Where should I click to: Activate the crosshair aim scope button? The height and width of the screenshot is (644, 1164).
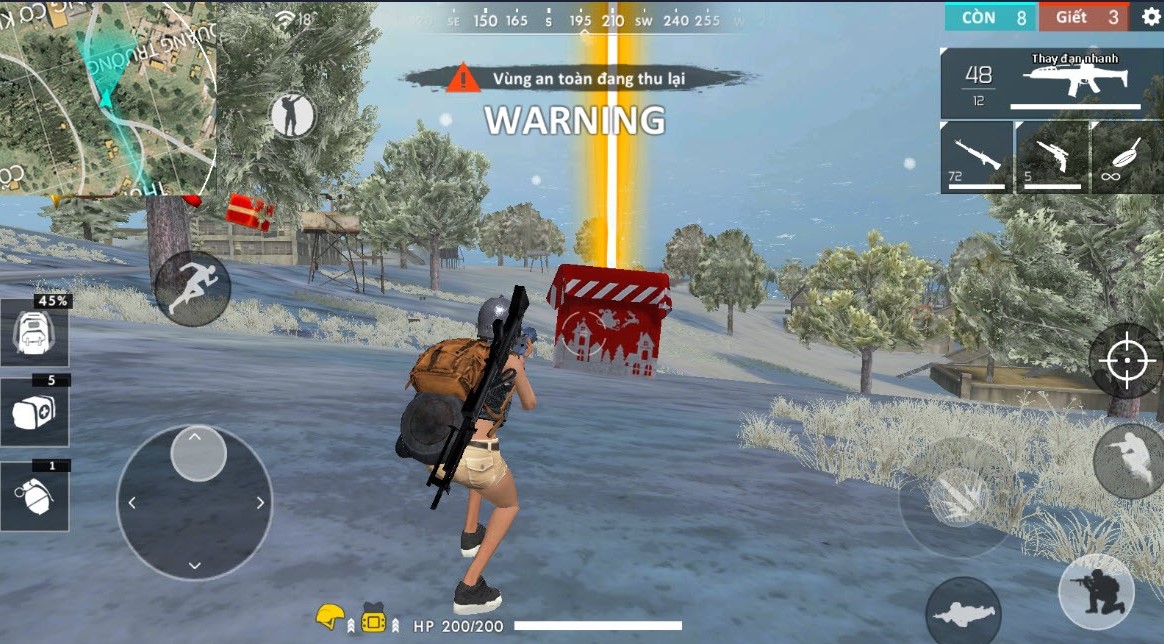[x=1125, y=360]
